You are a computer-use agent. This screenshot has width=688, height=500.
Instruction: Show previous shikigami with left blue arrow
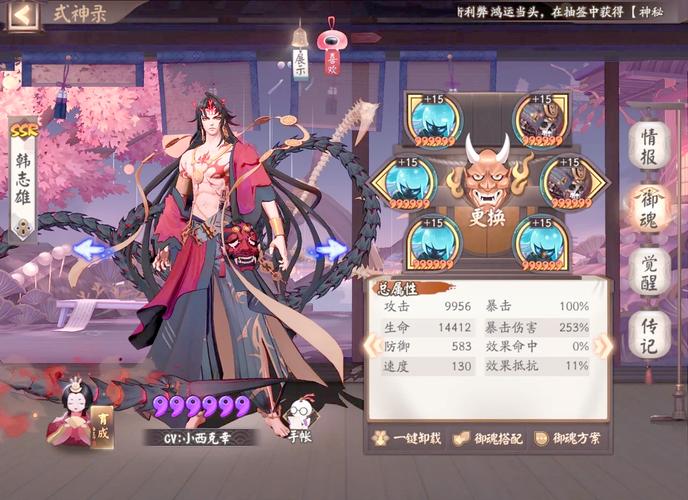(92, 249)
